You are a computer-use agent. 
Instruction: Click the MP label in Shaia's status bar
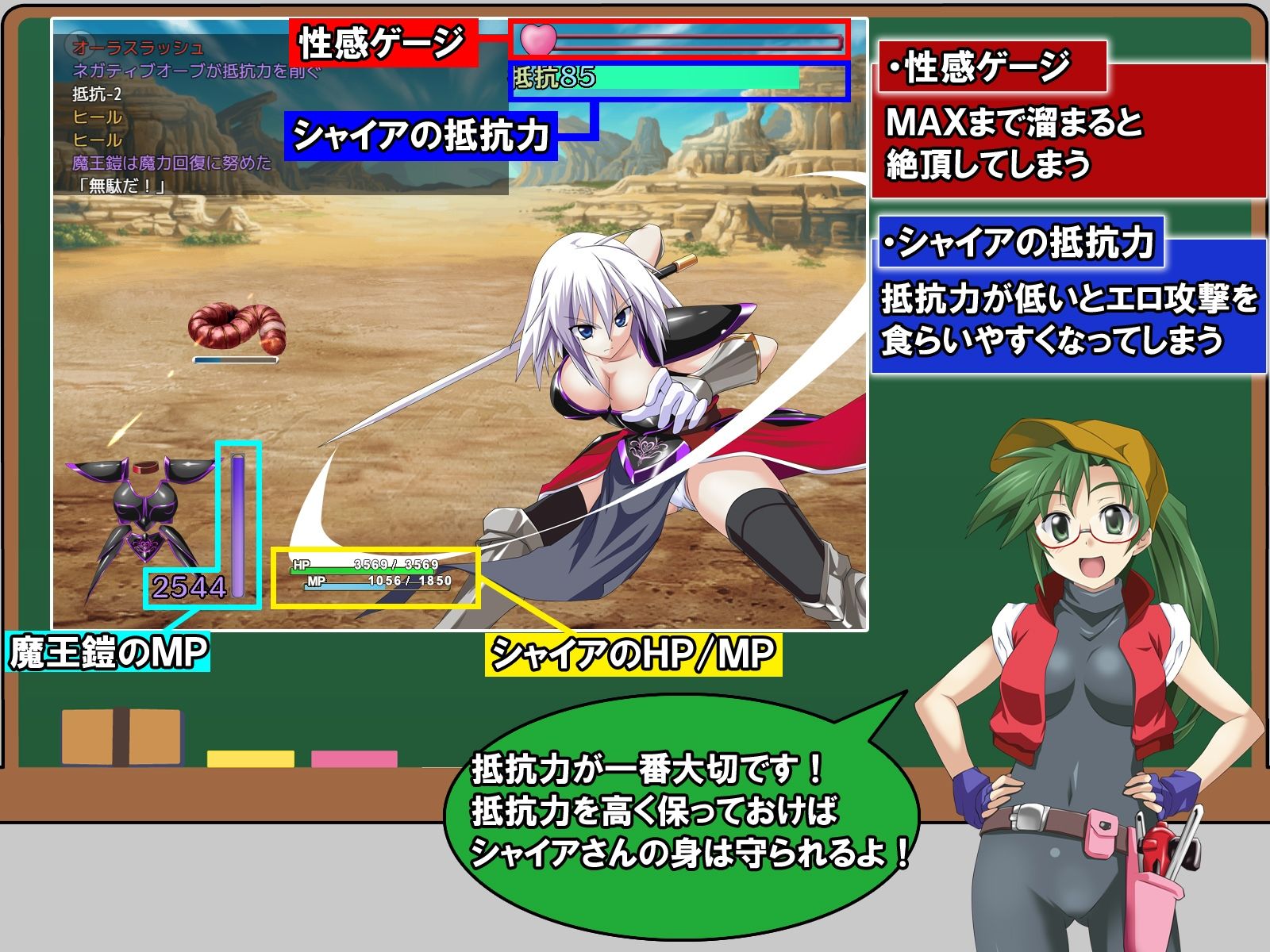click(x=316, y=579)
